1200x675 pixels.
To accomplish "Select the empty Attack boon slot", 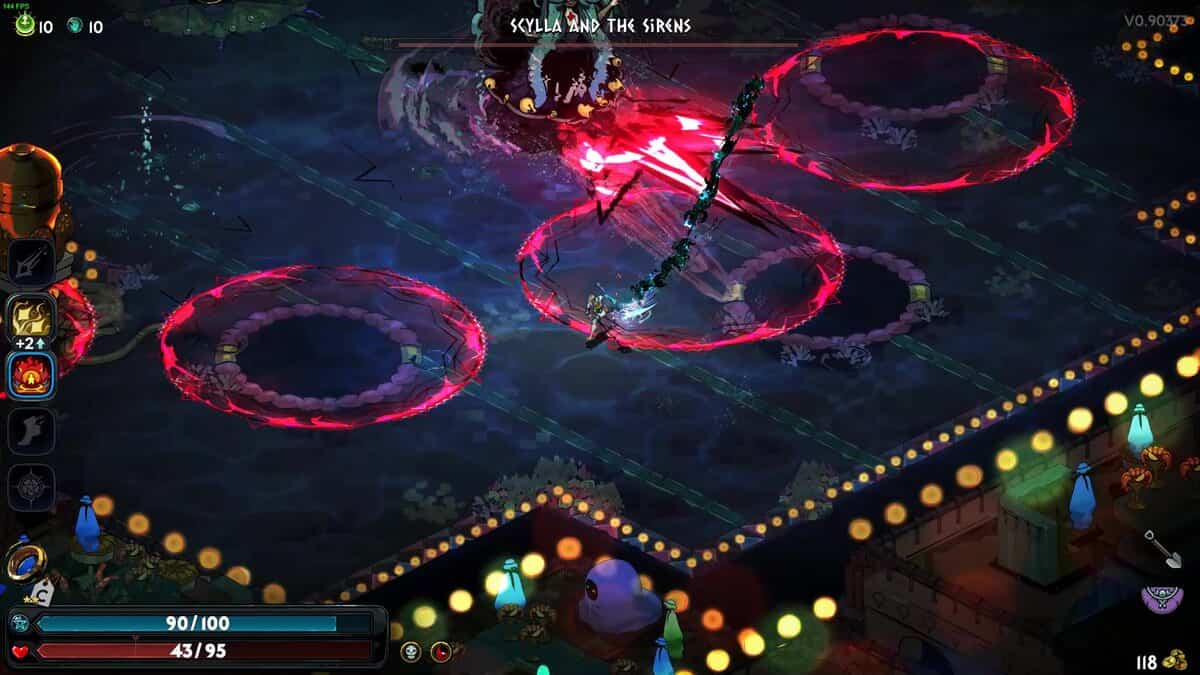I will (x=31, y=263).
